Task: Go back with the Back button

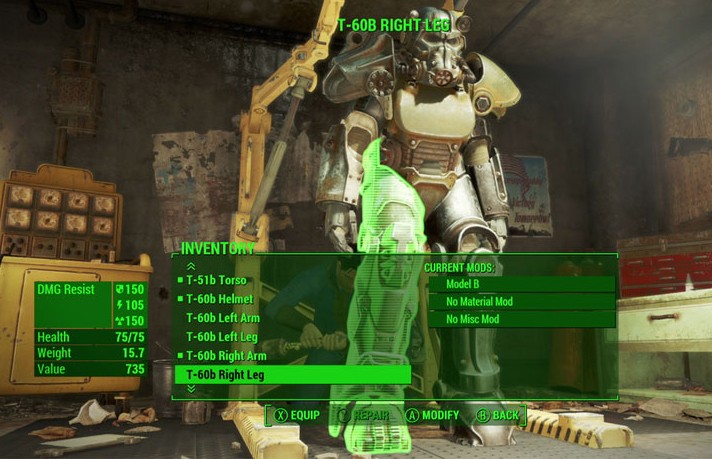Action: (498, 415)
